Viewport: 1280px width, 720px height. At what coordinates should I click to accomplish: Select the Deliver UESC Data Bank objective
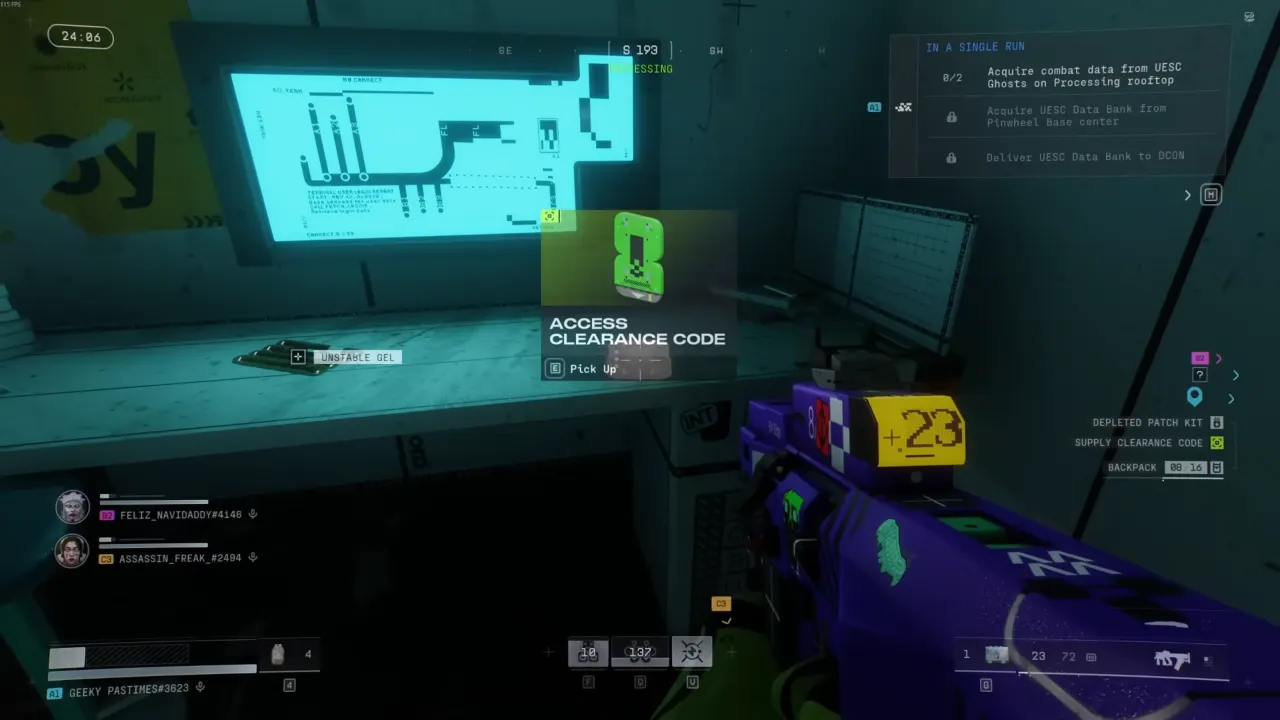(1084, 157)
